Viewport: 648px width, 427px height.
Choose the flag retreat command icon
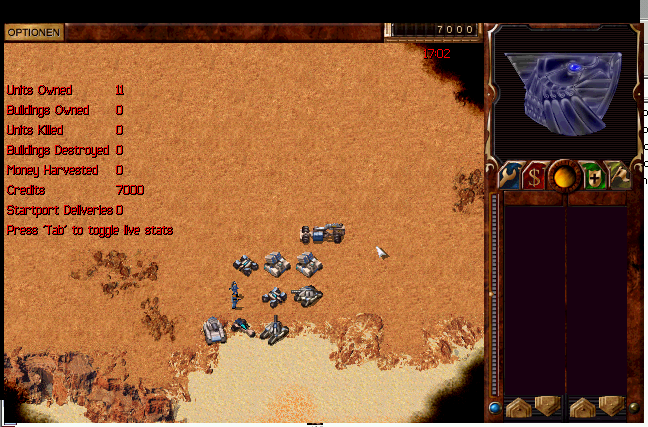point(620,176)
